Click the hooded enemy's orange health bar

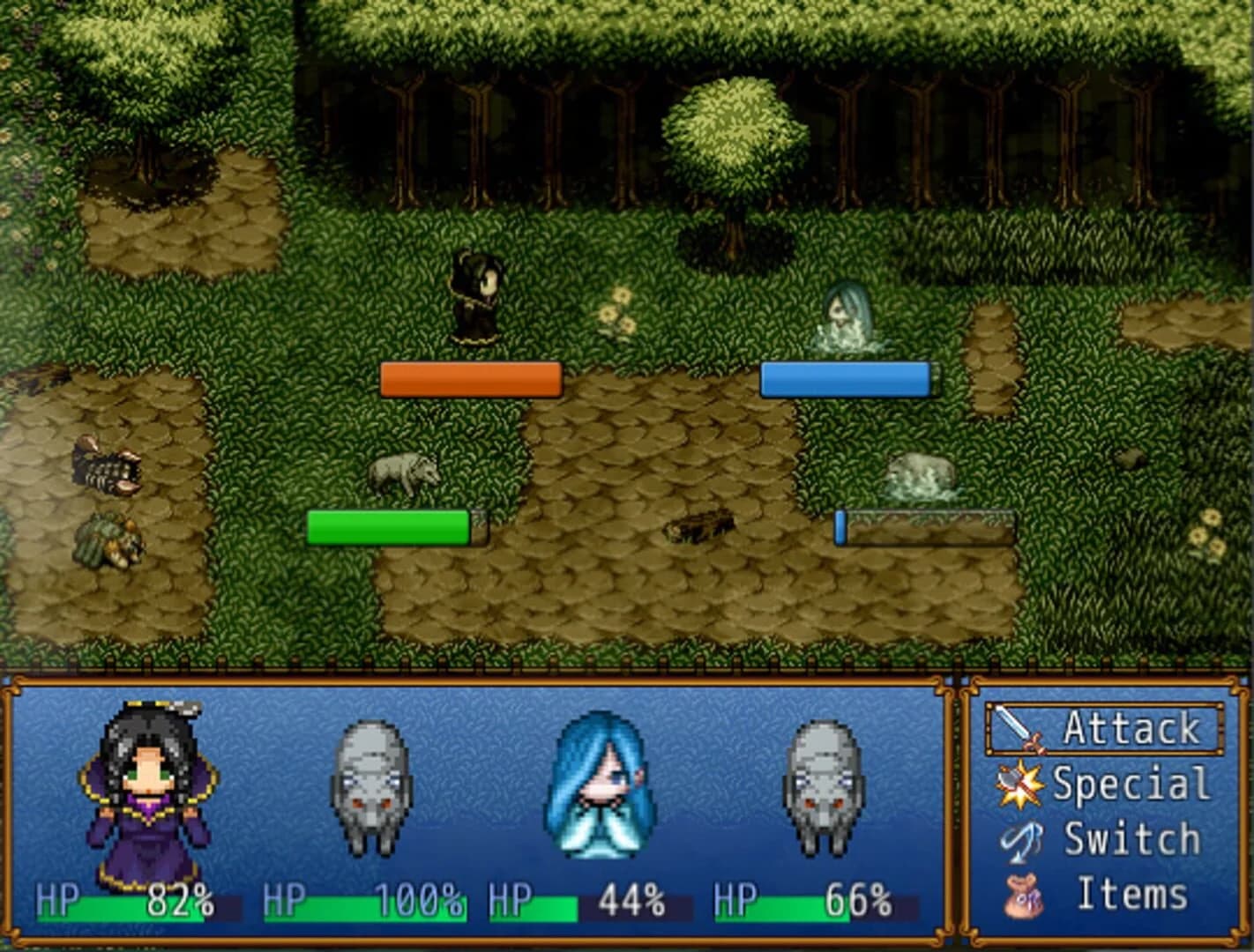(x=470, y=379)
